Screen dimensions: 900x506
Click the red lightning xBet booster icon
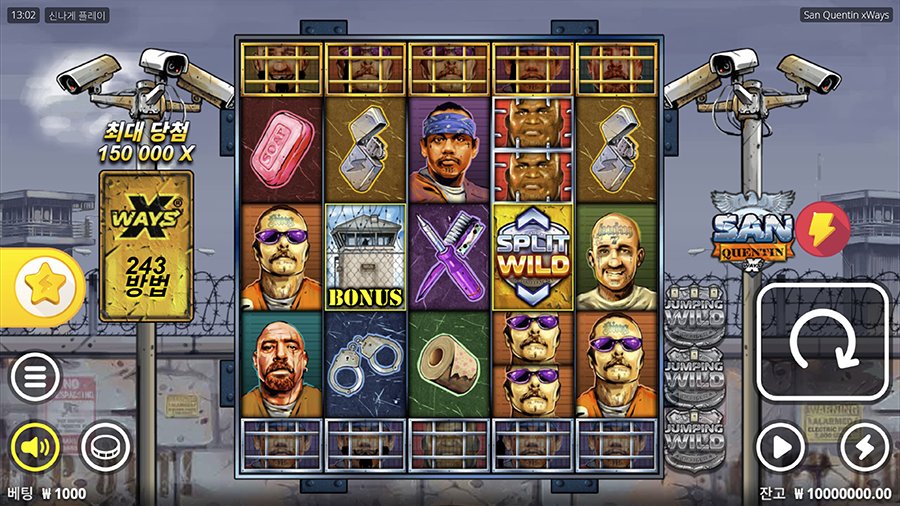point(822,226)
